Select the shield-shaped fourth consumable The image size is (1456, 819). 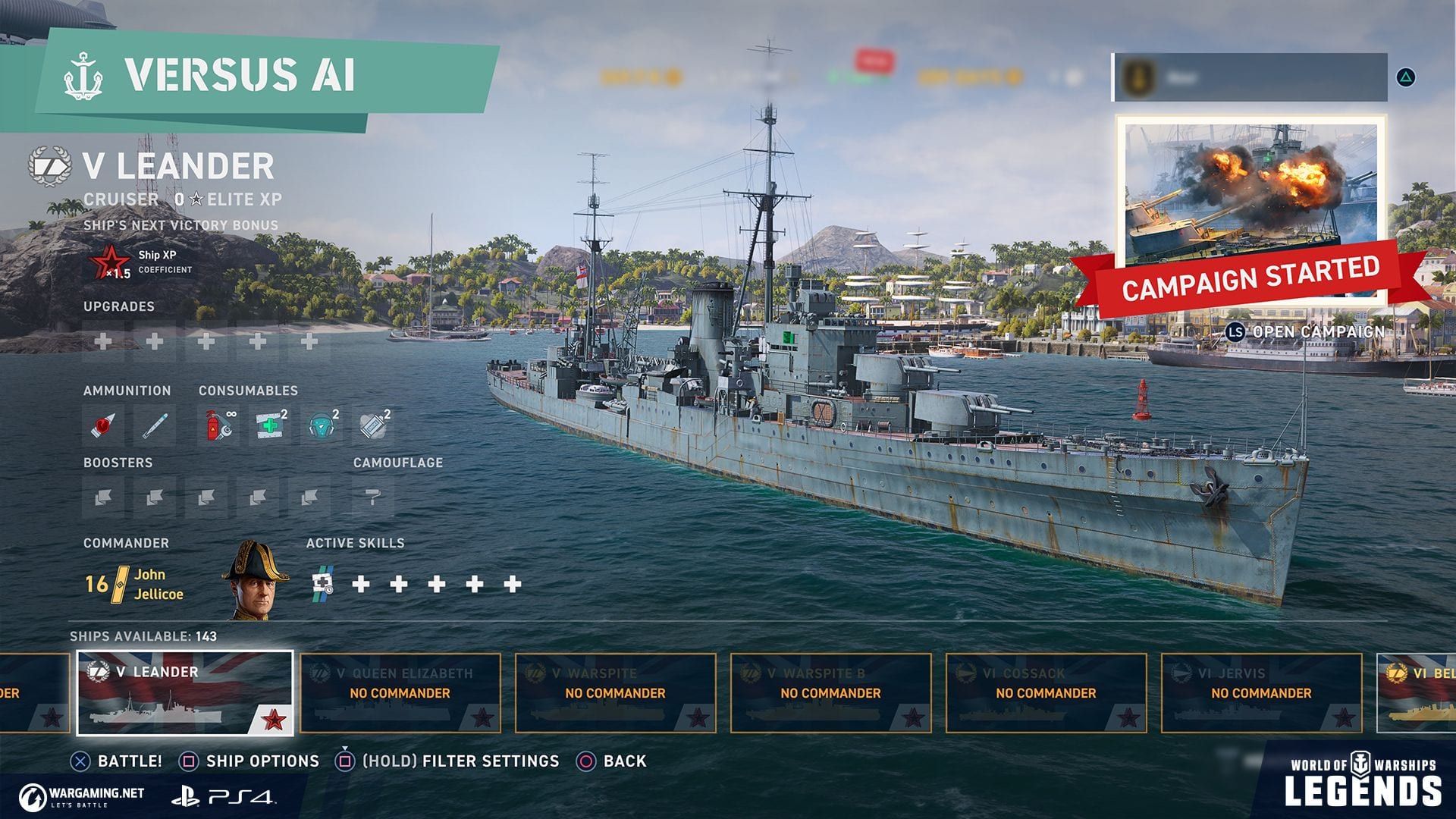click(x=373, y=425)
